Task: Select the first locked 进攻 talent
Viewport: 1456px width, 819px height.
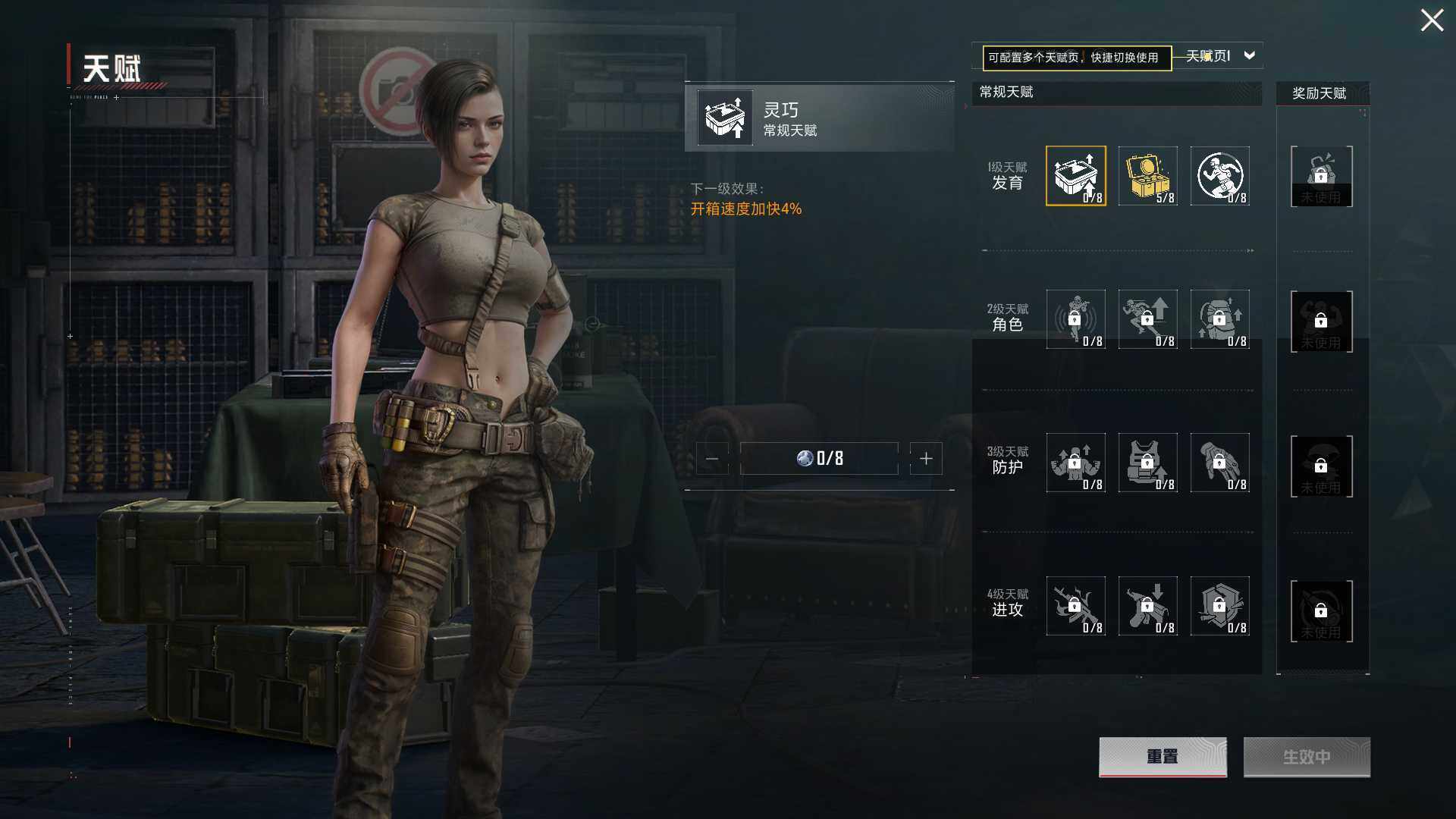Action: click(x=1075, y=606)
